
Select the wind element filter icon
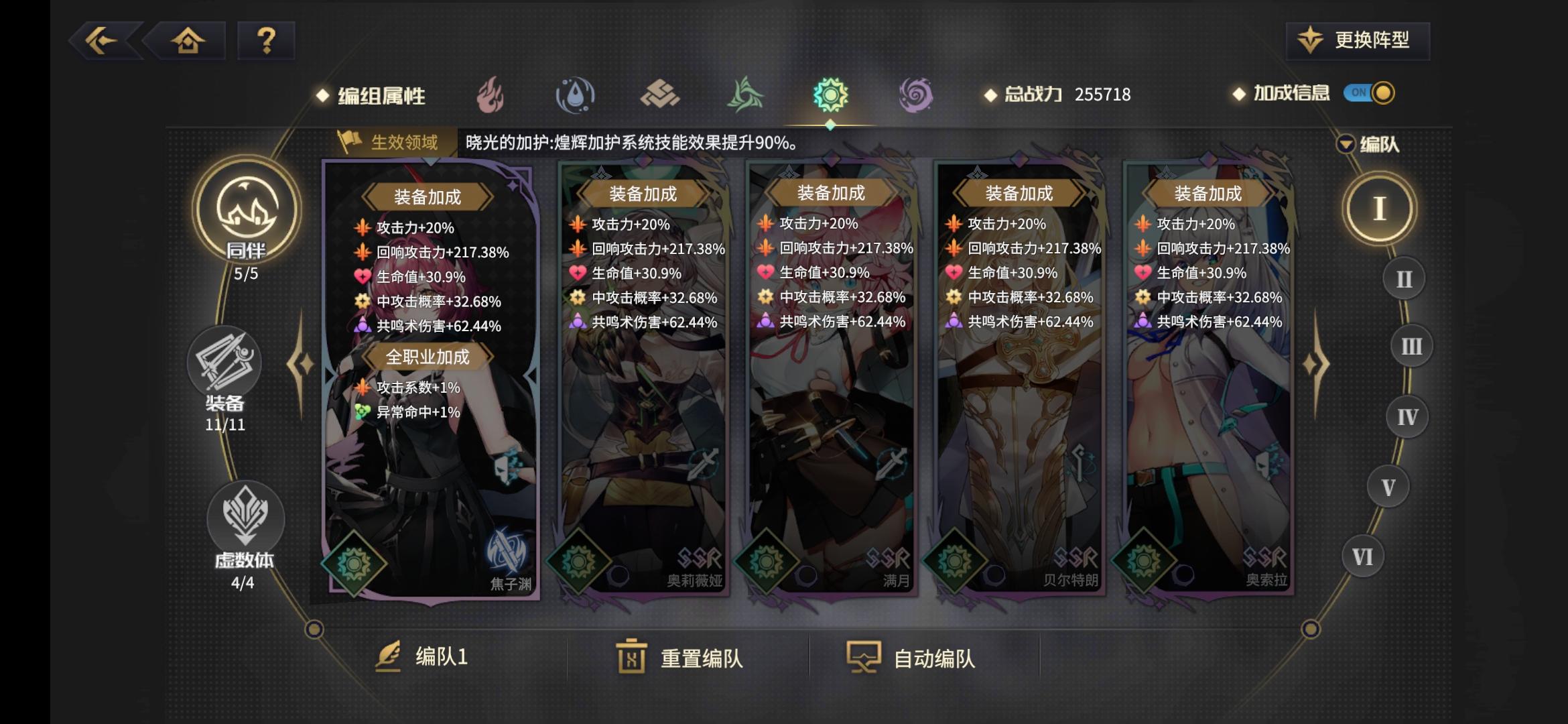[745, 95]
